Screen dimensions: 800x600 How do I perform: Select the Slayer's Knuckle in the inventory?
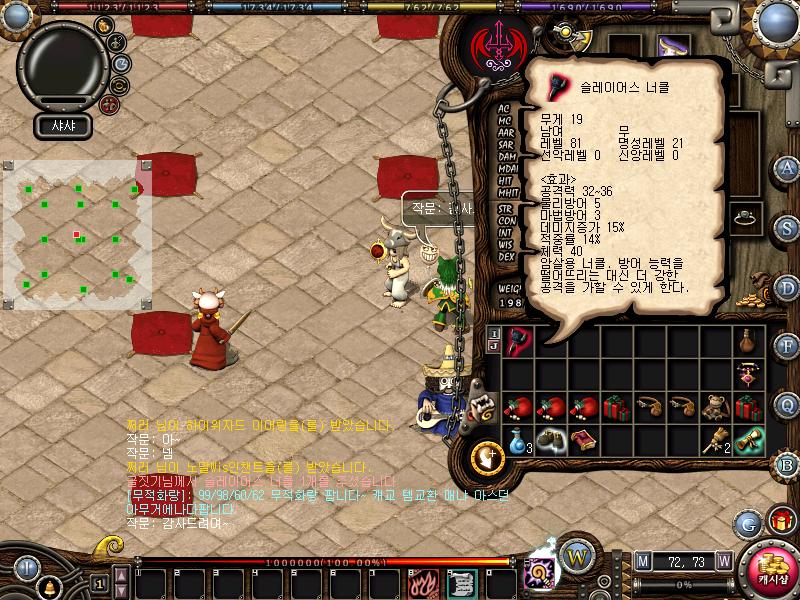click(516, 341)
